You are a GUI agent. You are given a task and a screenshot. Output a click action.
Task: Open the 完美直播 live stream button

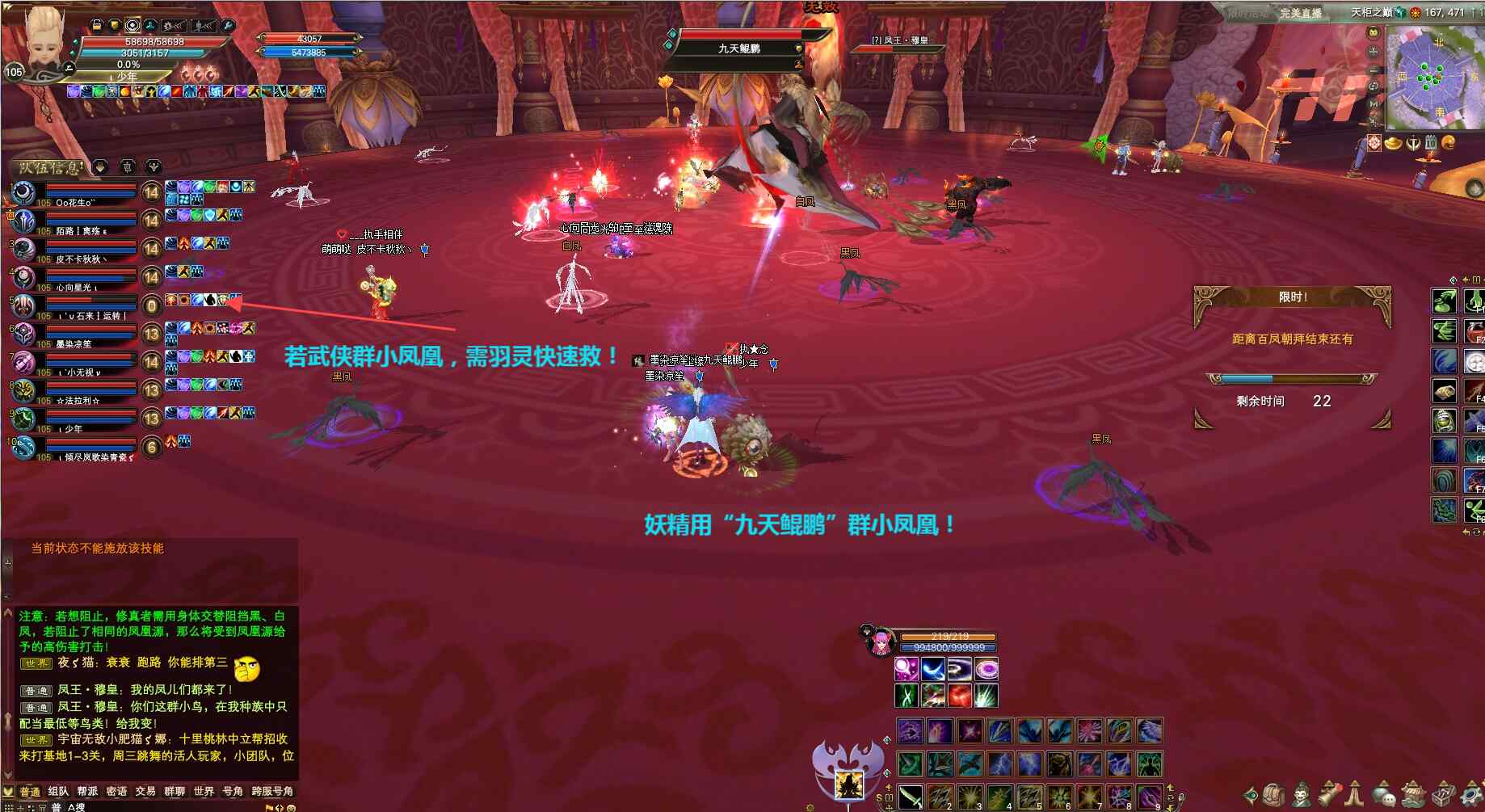tap(1300, 13)
